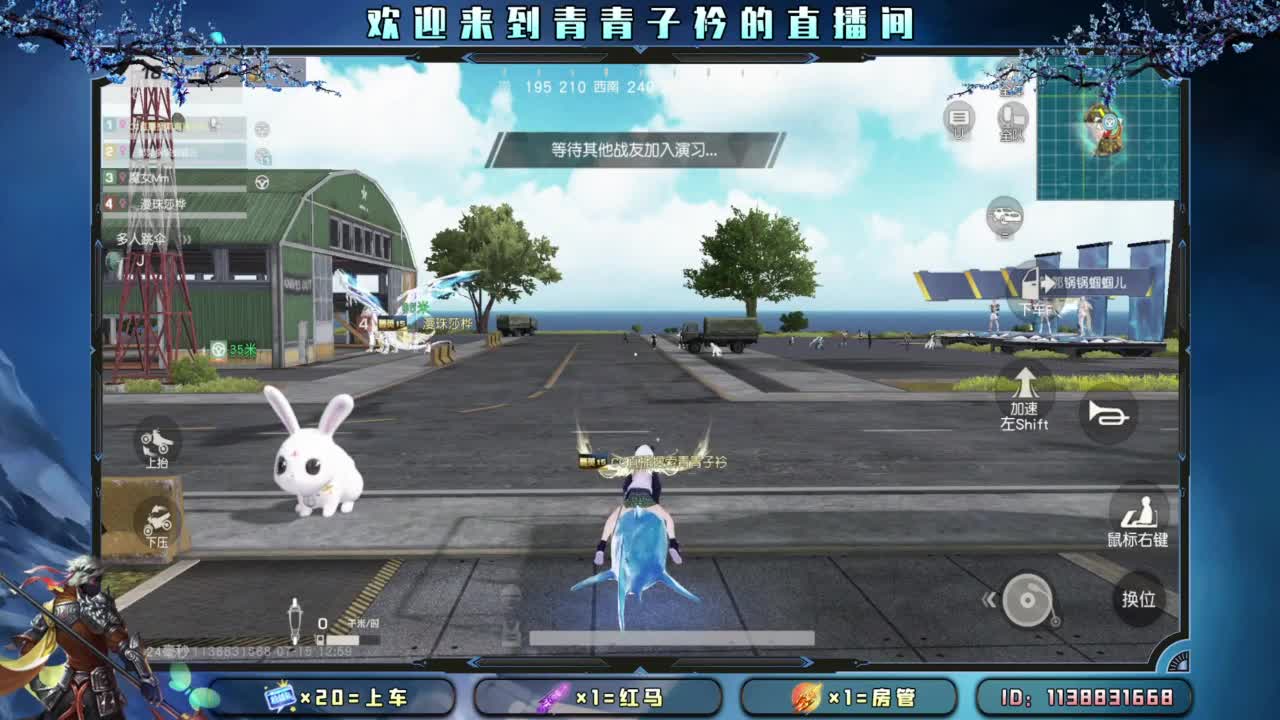Image resolution: width=1280 pixels, height=720 pixels.
Task: Collapse the music player with the « chevron
Action: tap(990, 597)
